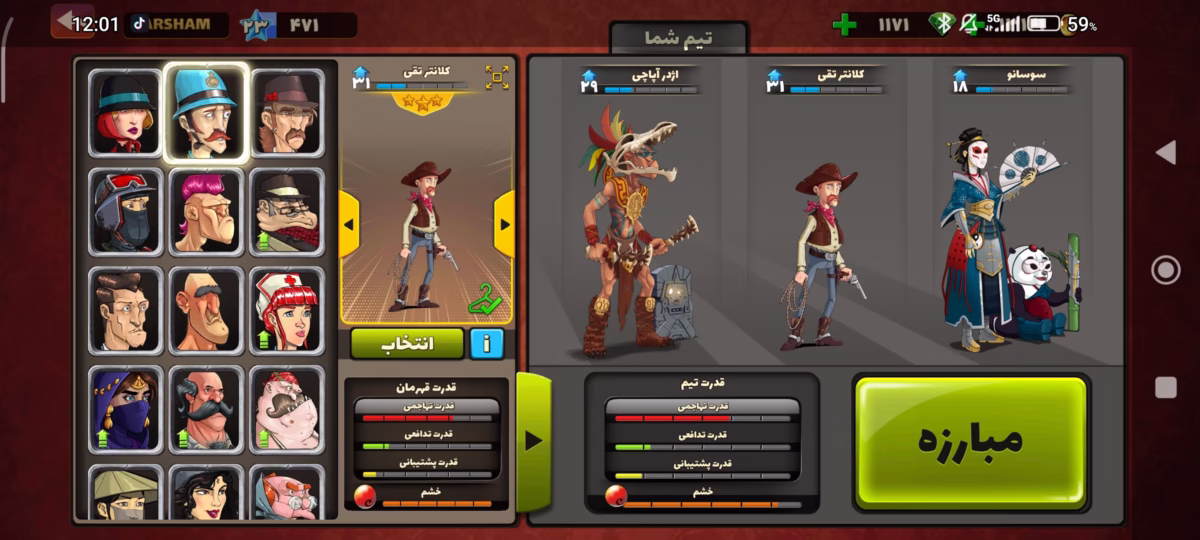Select the purple veiled woman portrait
Screen dimensions: 1200x540
(125, 409)
